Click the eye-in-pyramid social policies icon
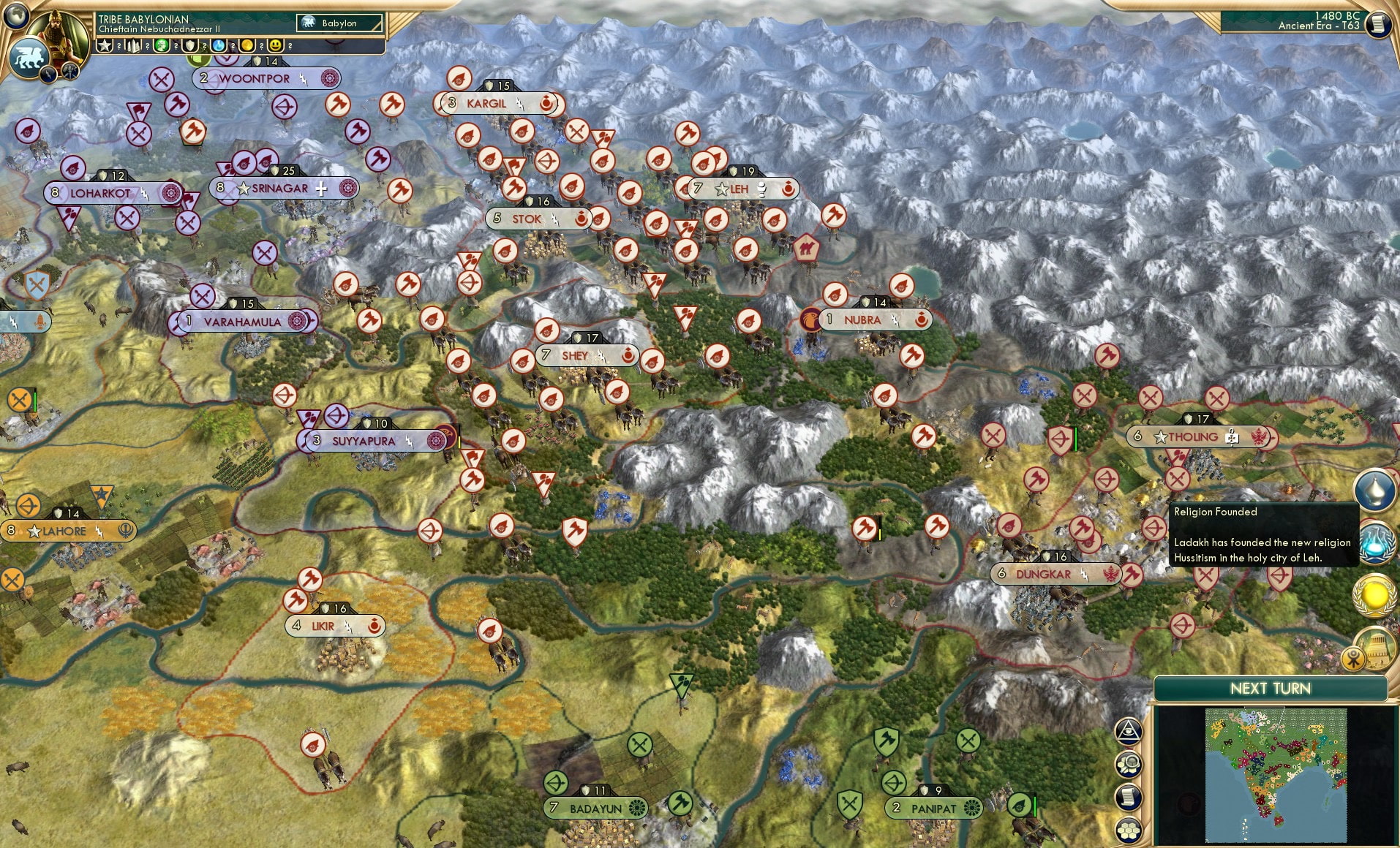 [x=1129, y=732]
